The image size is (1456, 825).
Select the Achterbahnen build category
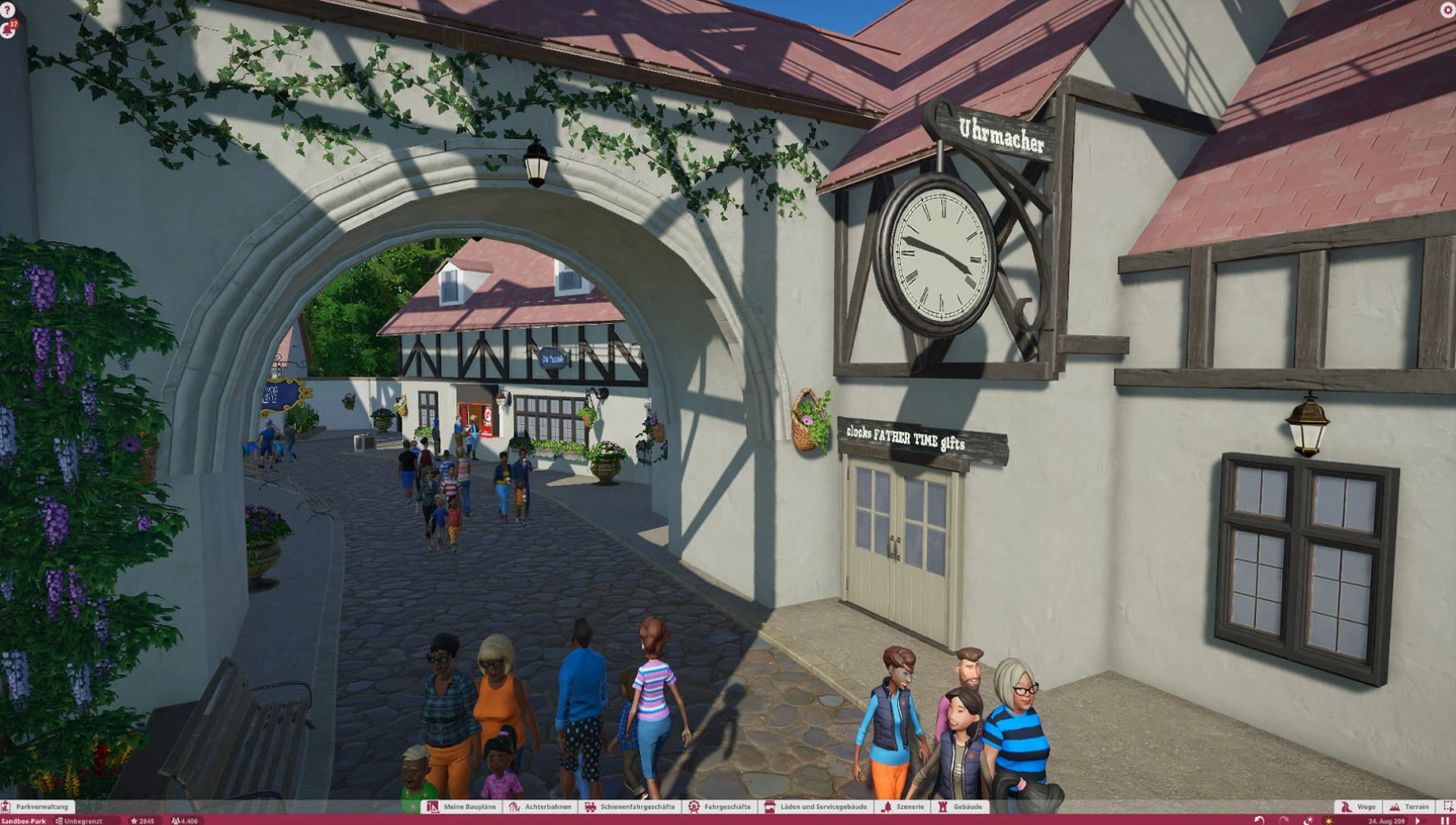click(541, 807)
